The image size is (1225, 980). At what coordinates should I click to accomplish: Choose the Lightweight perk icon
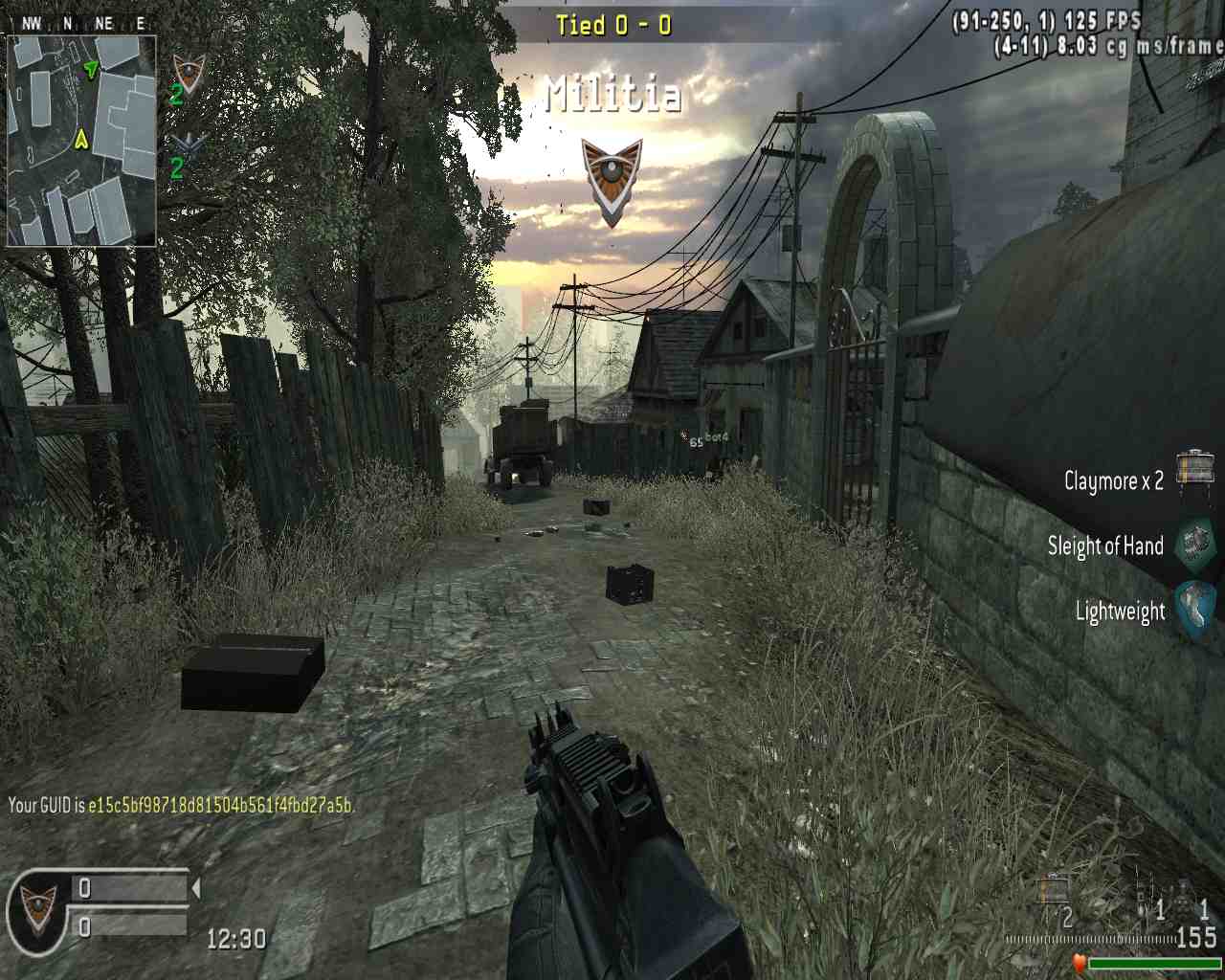[1195, 609]
